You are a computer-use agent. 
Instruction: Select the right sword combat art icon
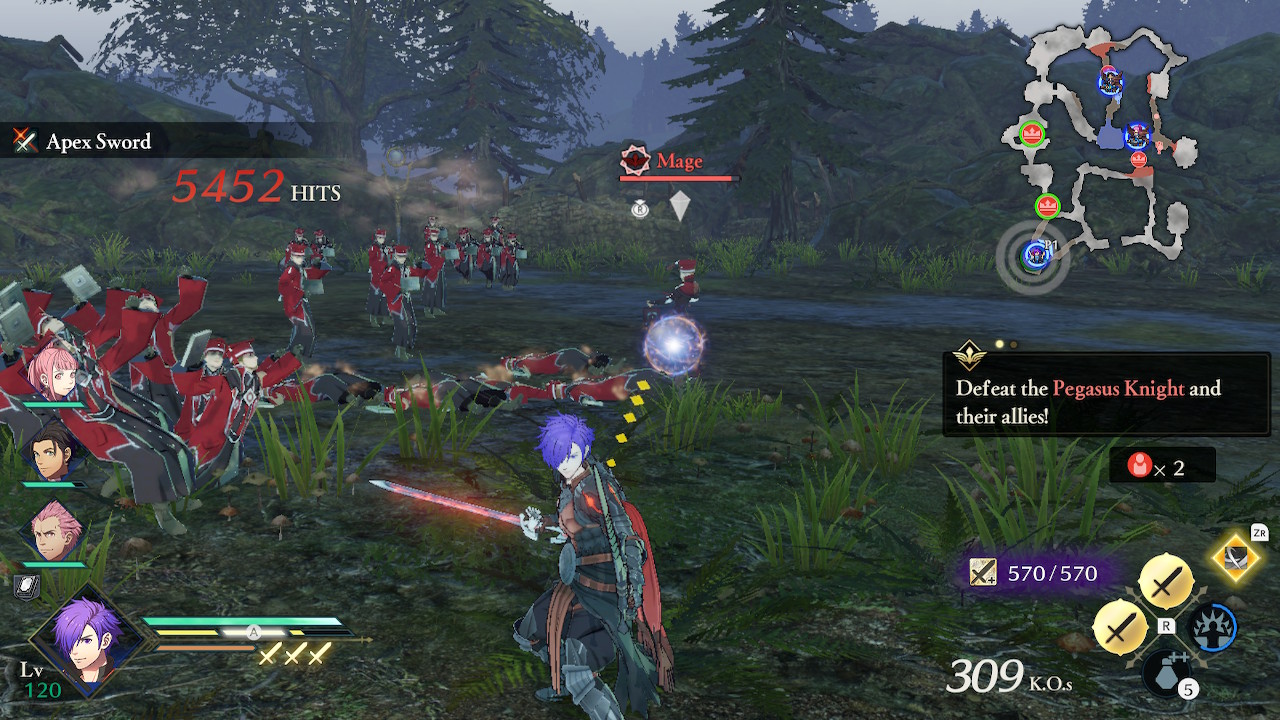pyautogui.click(x=1166, y=580)
